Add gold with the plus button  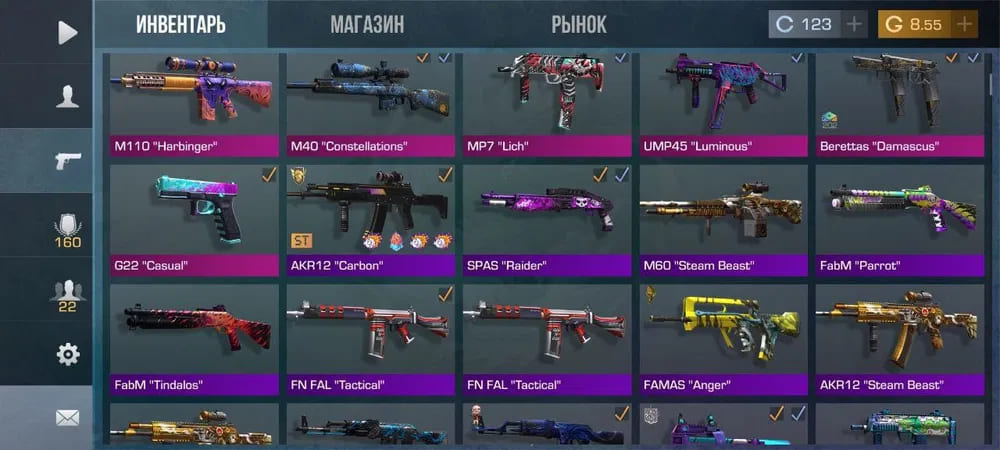tap(964, 24)
